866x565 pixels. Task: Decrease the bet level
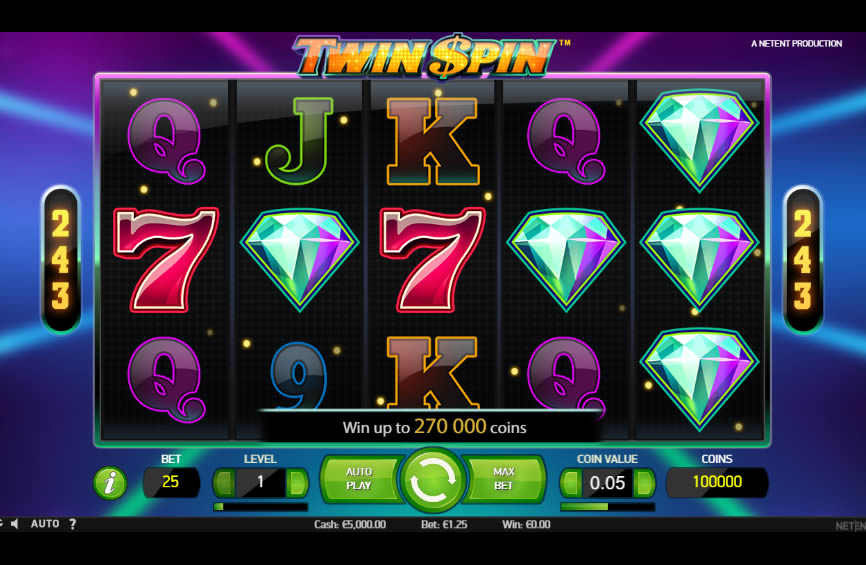pos(224,483)
